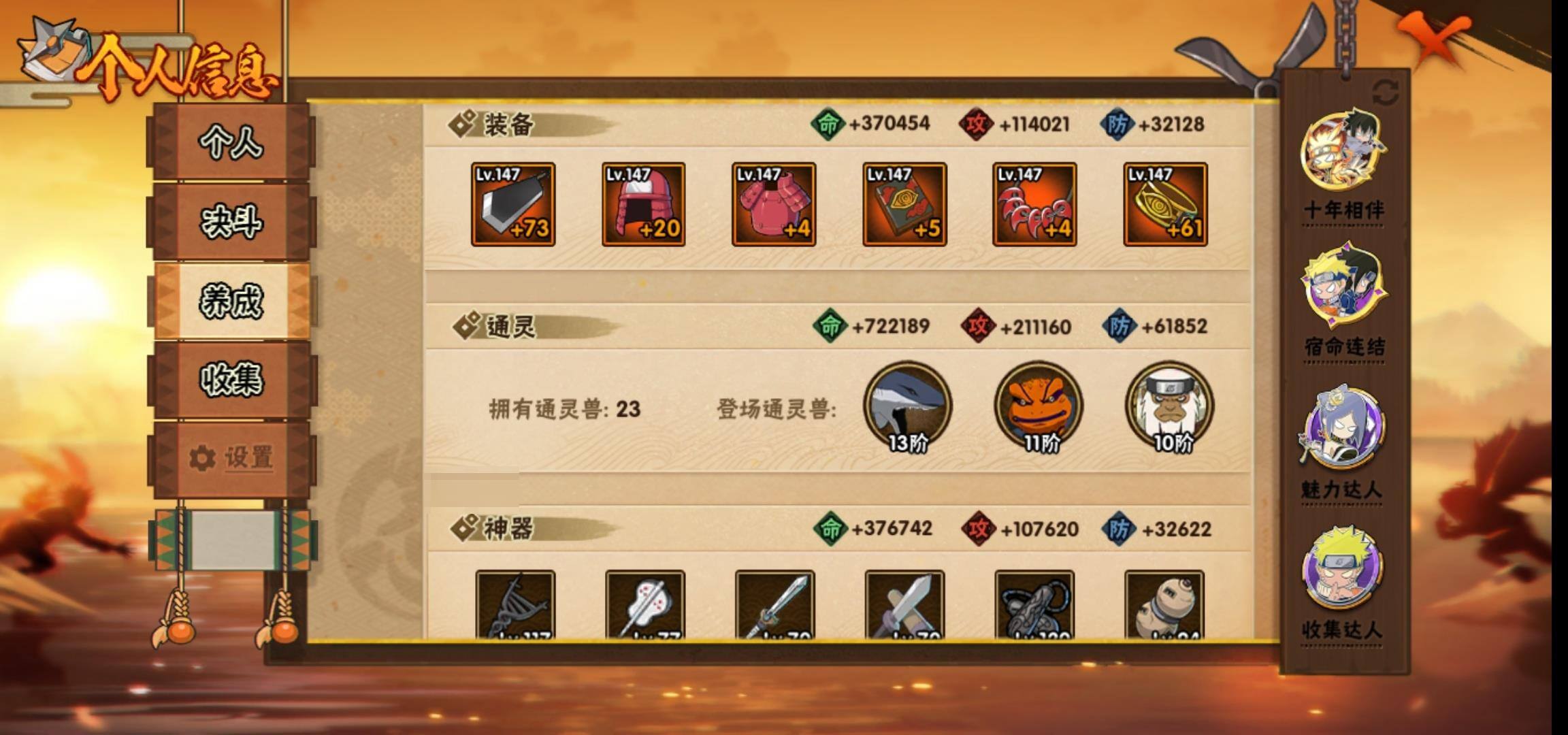The height and width of the screenshot is (735, 1568).
Task: Open the 决斗 tab
Action: pyautogui.click(x=231, y=222)
